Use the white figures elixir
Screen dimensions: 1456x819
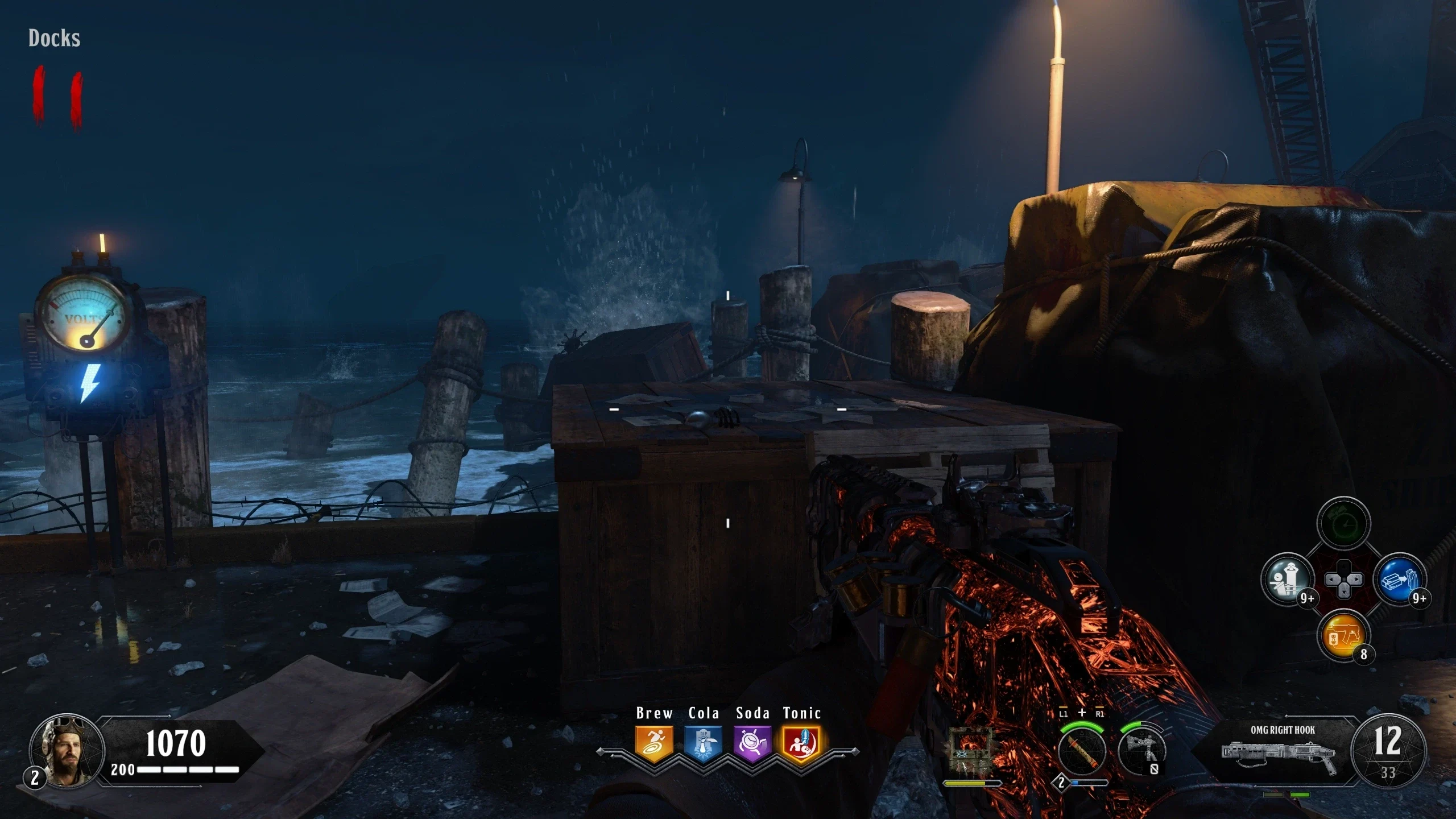coord(1287,580)
